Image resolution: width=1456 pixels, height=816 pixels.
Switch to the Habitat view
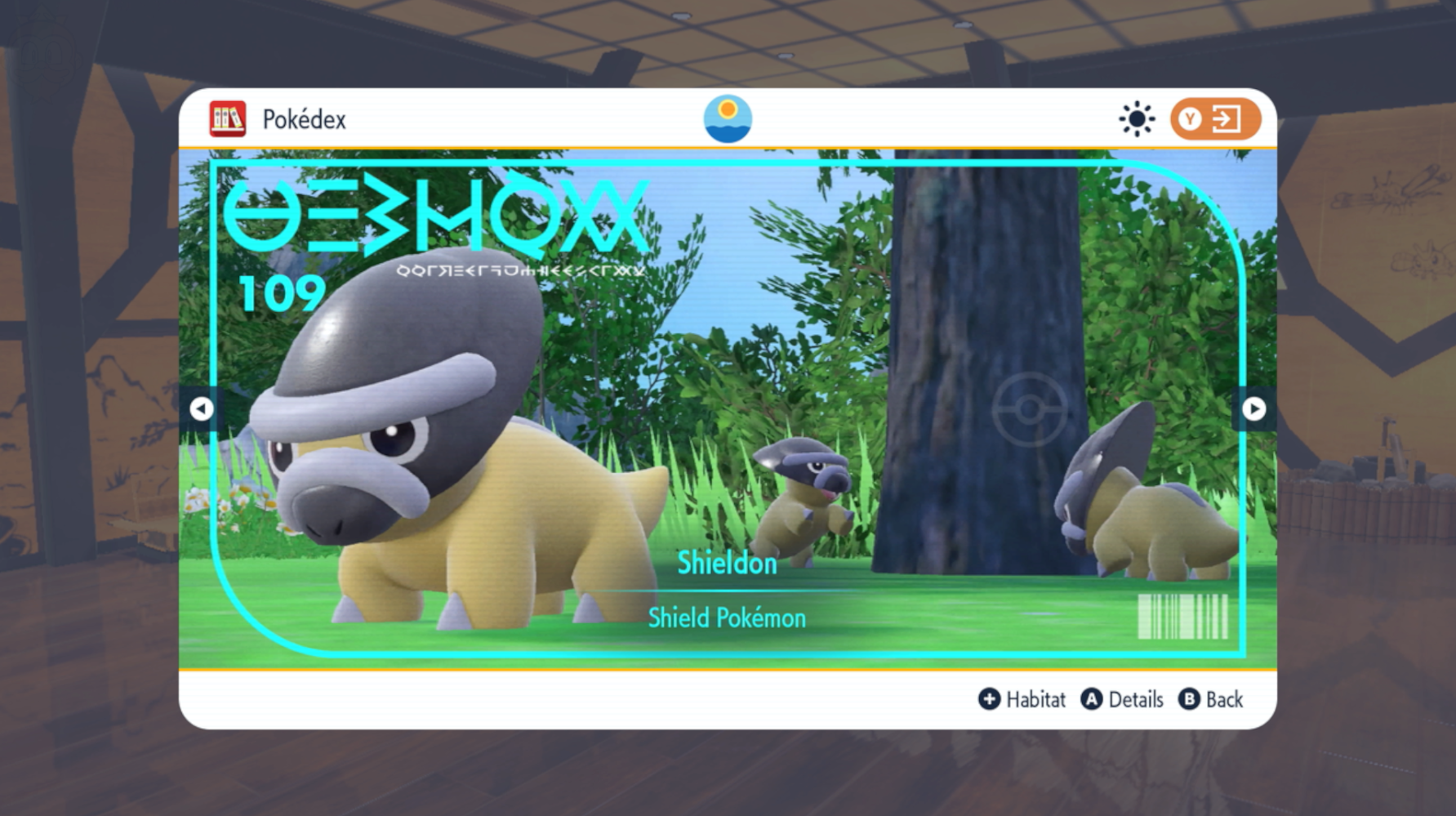click(1023, 699)
